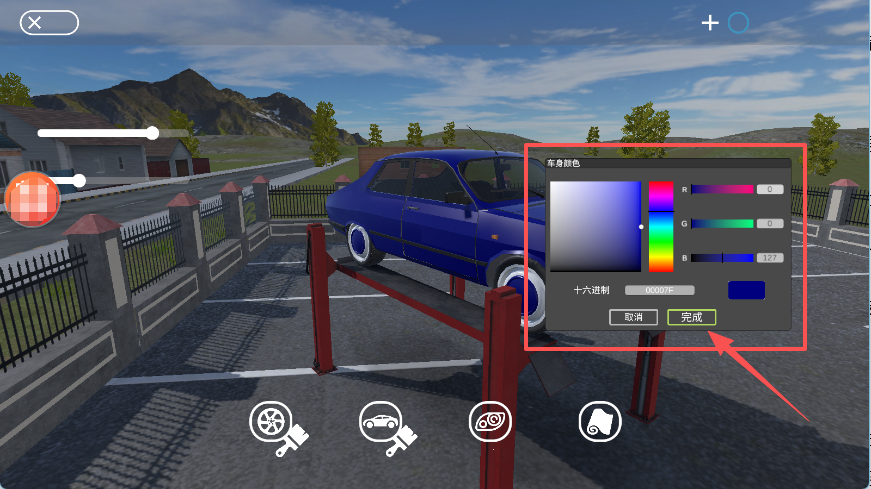Viewport: 871px width, 489px height.
Task: Cancel color selection with 取消
Action: tap(633, 317)
